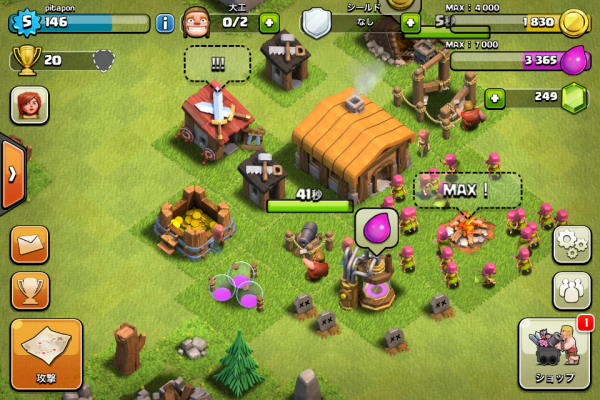Open the settings gears button
Viewport: 600px width, 400px height.
click(571, 244)
